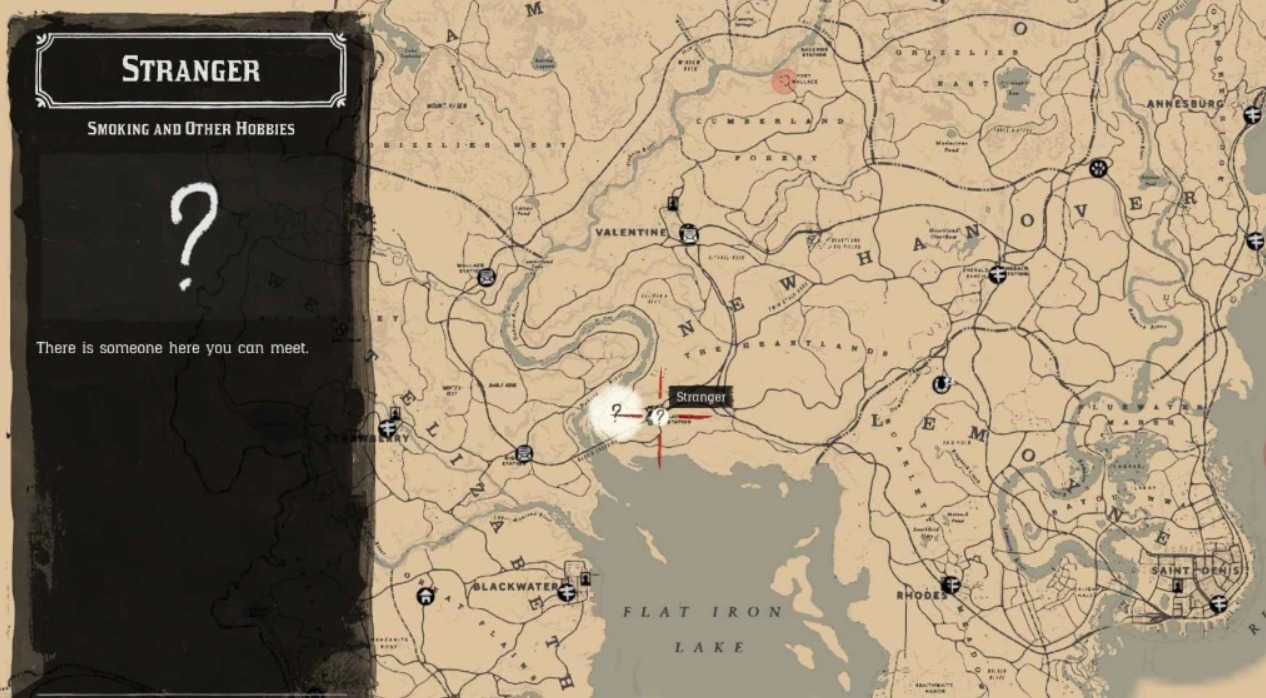Click the round black marker southwest of Annesburg
Viewport: 1266px width, 698px height.
coord(1099,168)
